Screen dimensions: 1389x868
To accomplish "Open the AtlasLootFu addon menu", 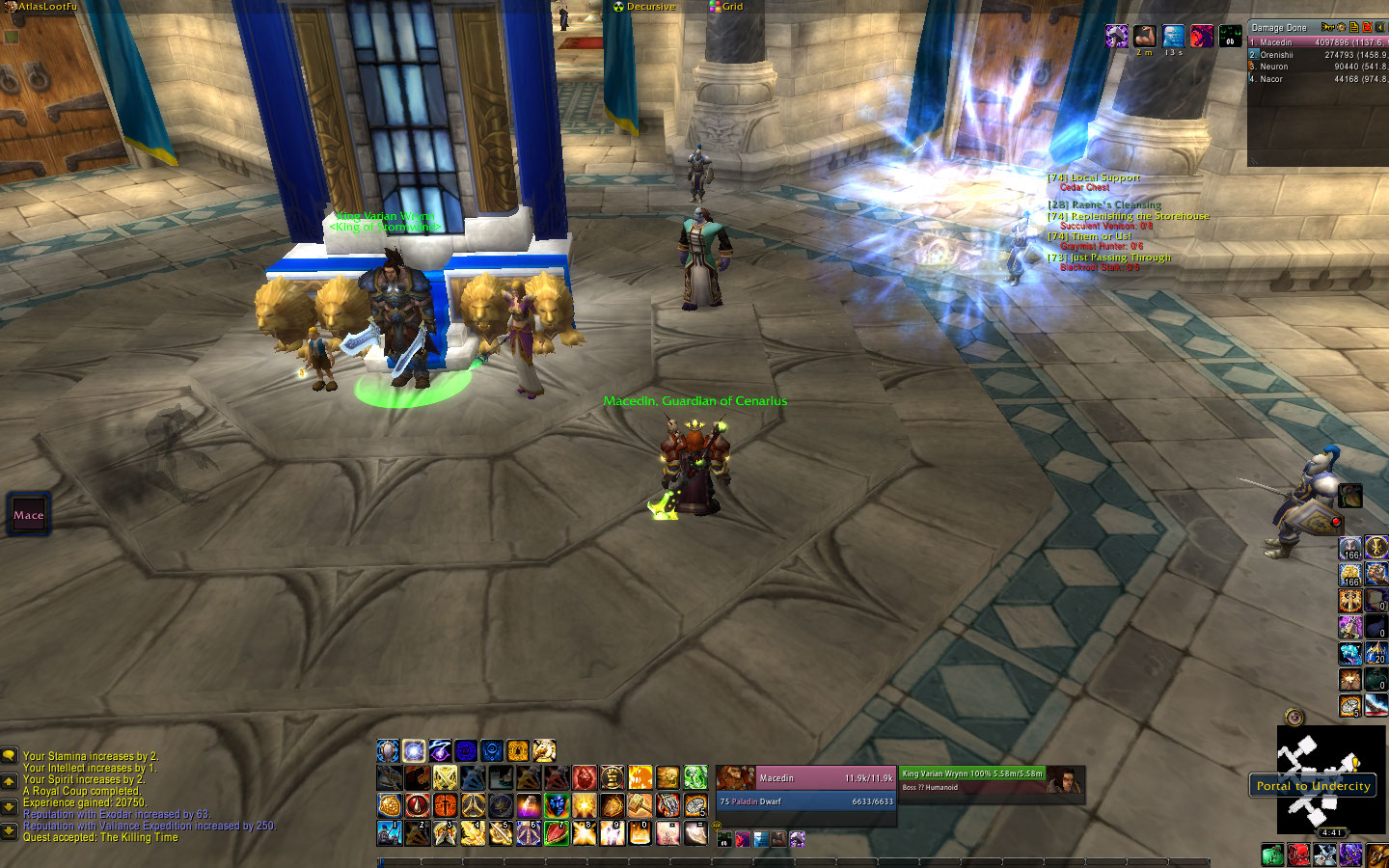I will click(44, 7).
